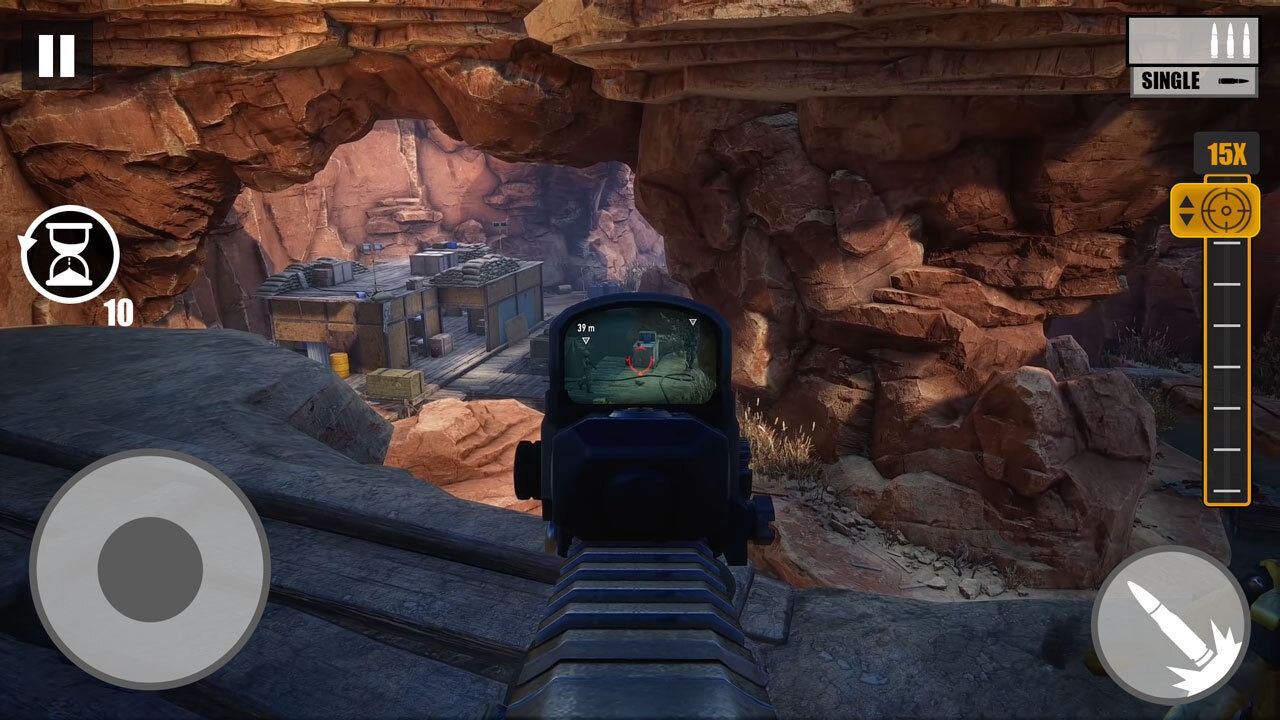This screenshot has width=1280, height=720.
Task: Click the yellow scope zoom handle
Action: click(x=1214, y=209)
